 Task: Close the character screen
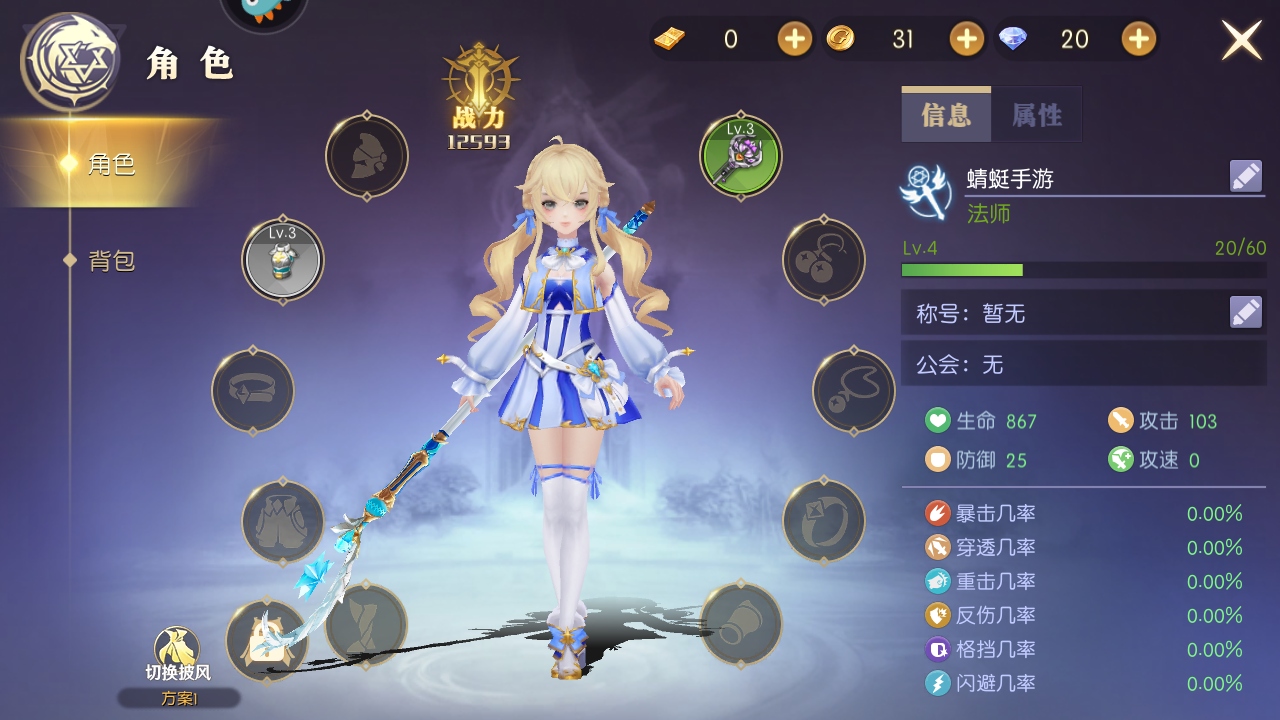tap(1242, 40)
